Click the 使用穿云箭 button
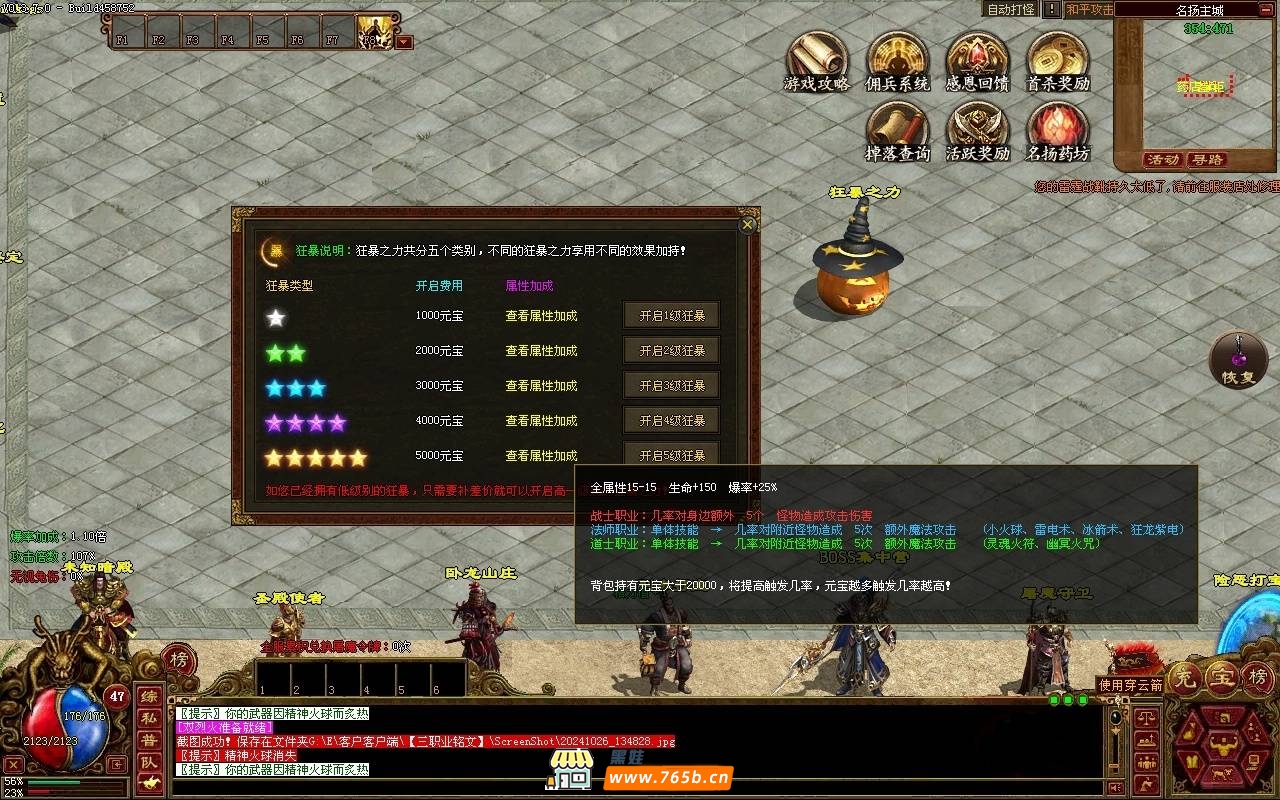 pyautogui.click(x=1131, y=685)
